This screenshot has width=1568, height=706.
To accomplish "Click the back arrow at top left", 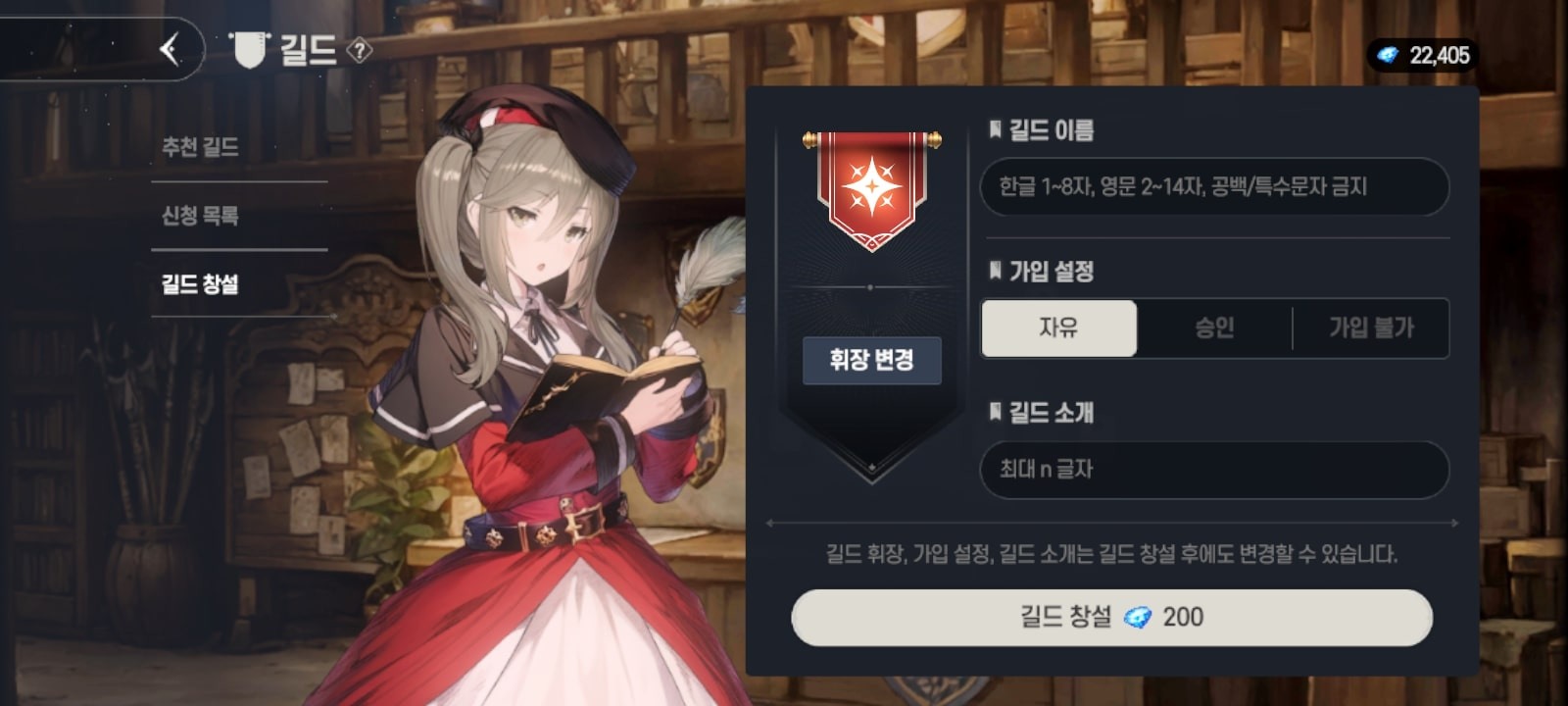I will point(170,49).
